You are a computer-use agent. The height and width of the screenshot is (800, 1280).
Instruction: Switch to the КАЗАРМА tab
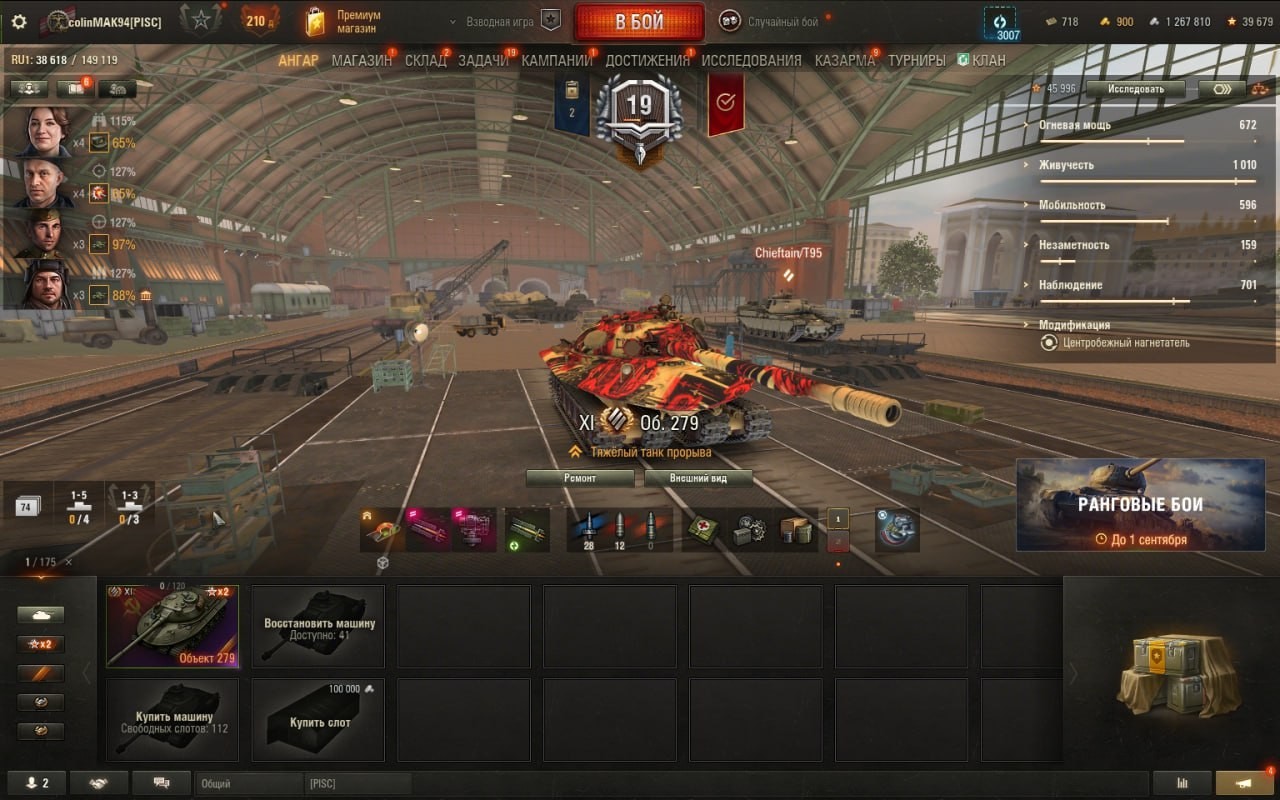(x=844, y=60)
